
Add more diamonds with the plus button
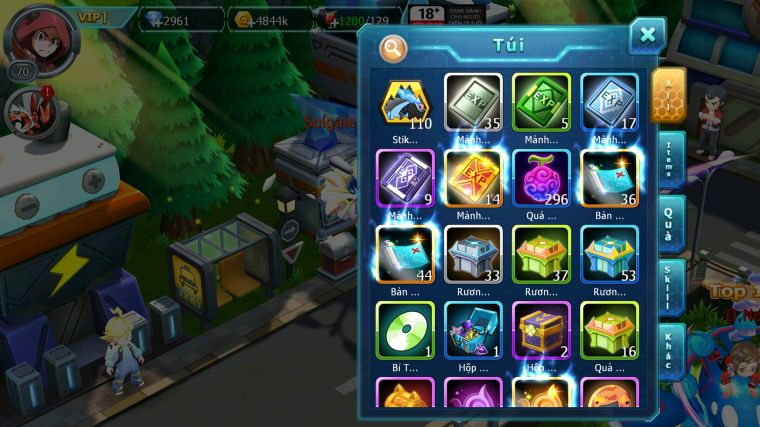click(x=145, y=18)
